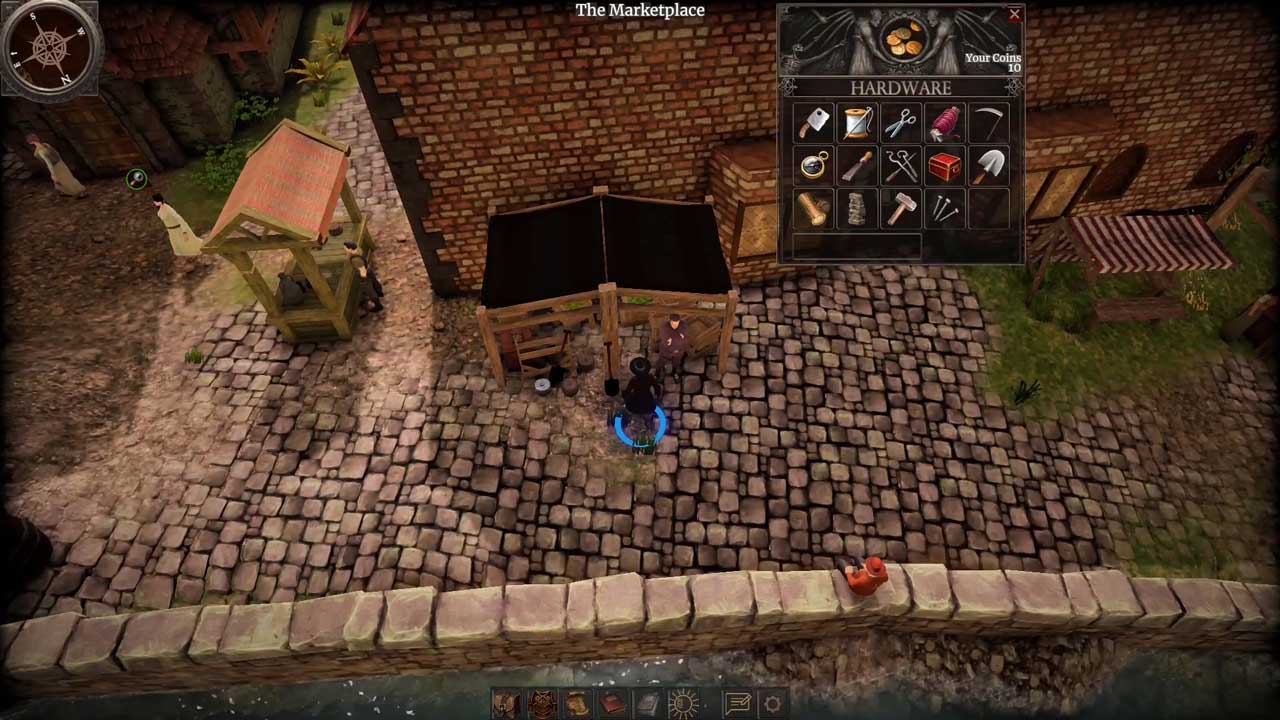Buy the scythe from the shop

click(x=988, y=123)
